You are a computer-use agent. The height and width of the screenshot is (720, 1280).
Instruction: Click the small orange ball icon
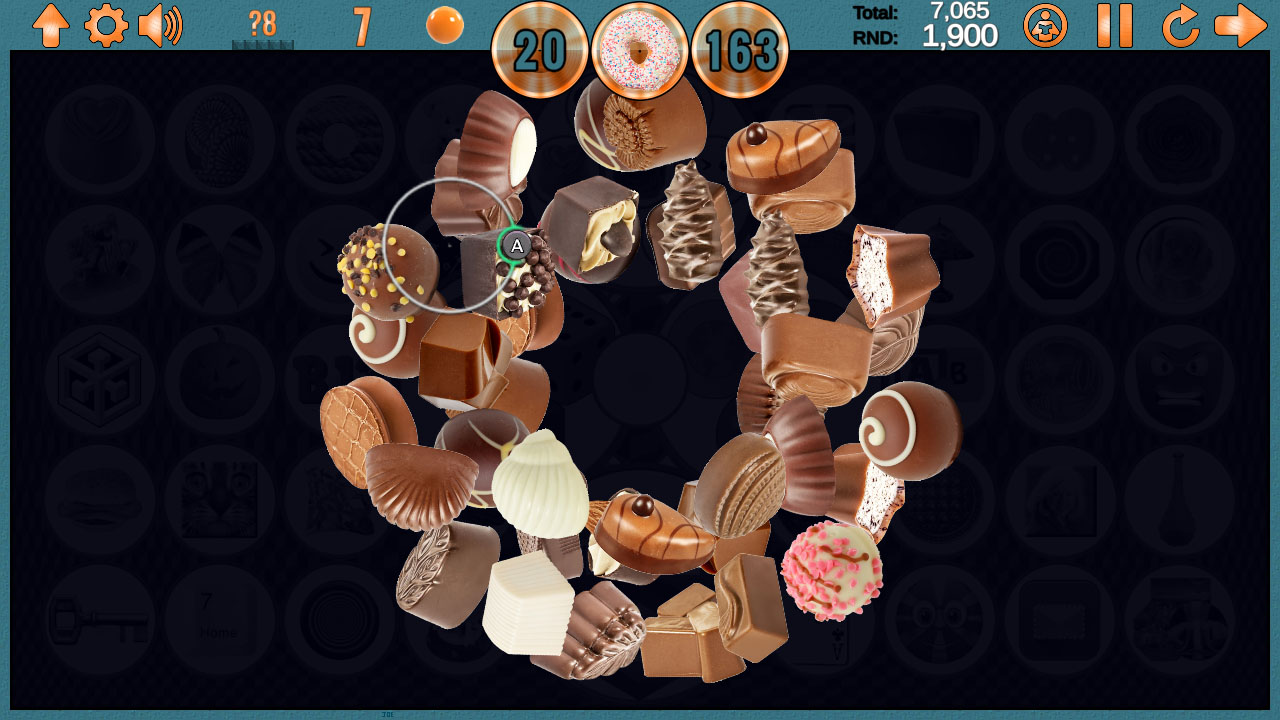click(x=443, y=25)
